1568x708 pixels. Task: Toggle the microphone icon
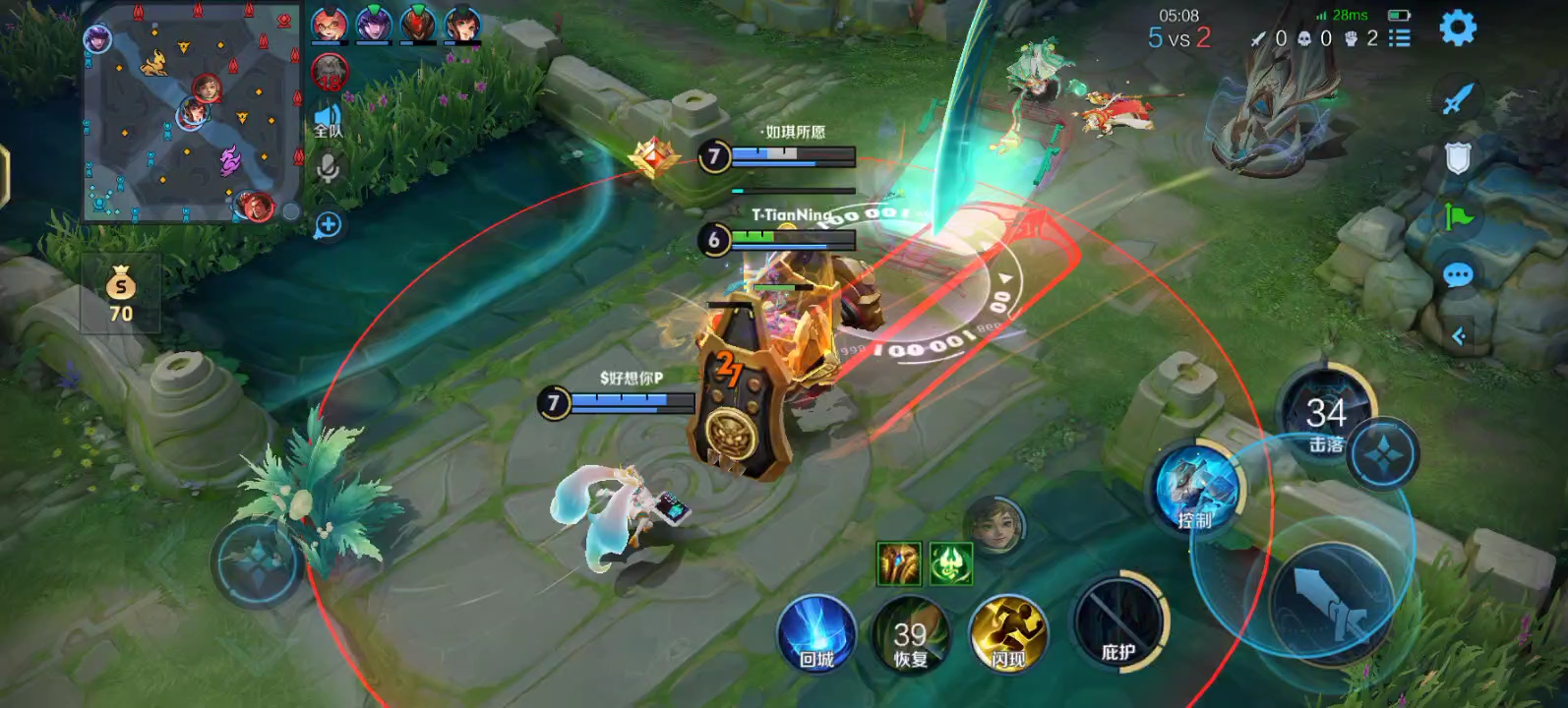[328, 169]
